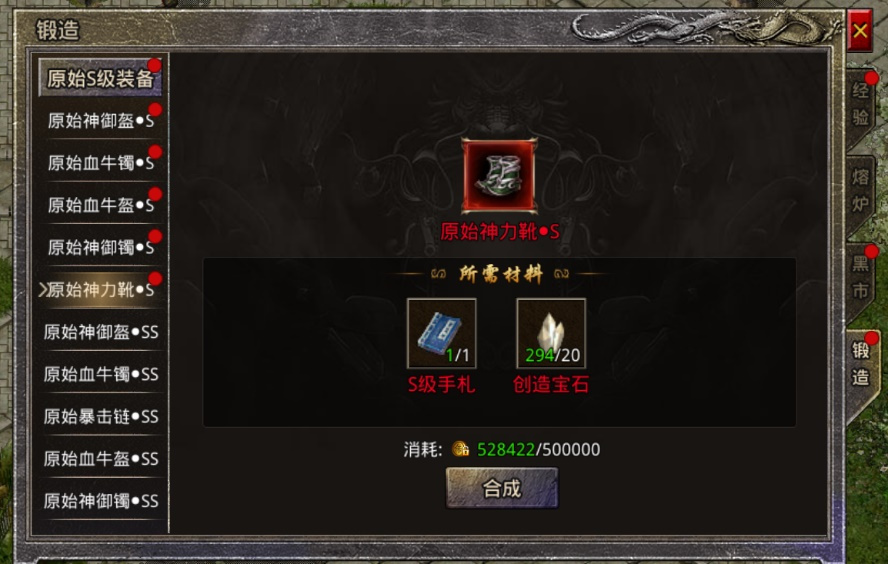
Task: Open the 原始神御镯•S recipe
Action: tap(100, 247)
